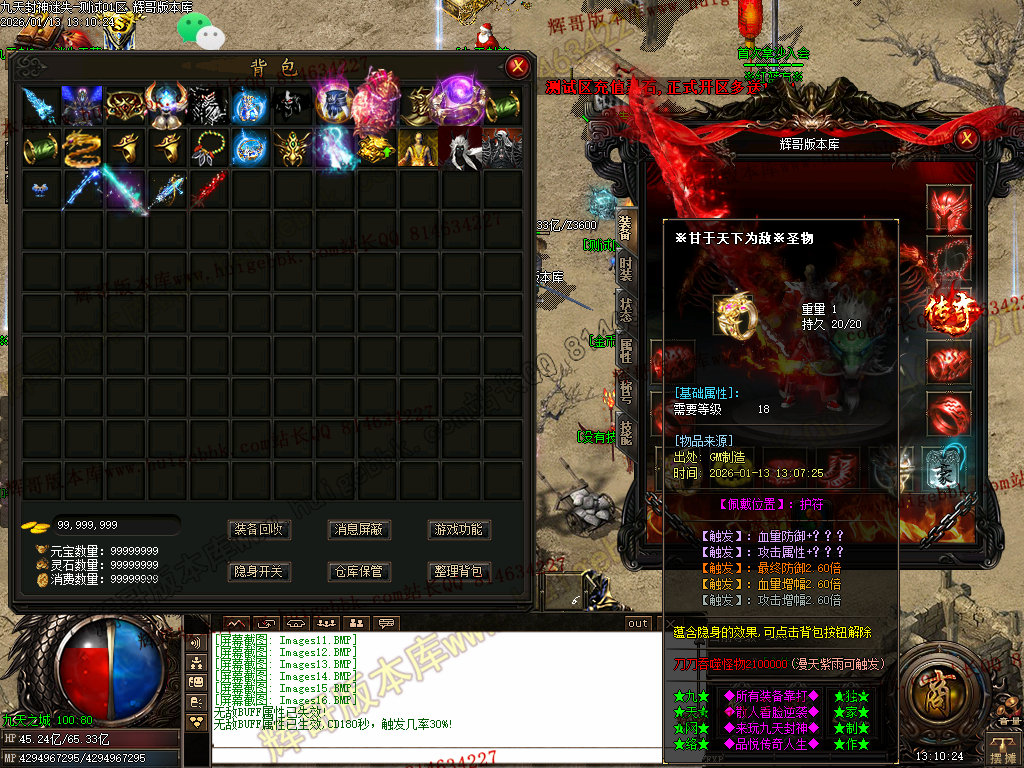Switch to the 技能 tab

coord(625,432)
